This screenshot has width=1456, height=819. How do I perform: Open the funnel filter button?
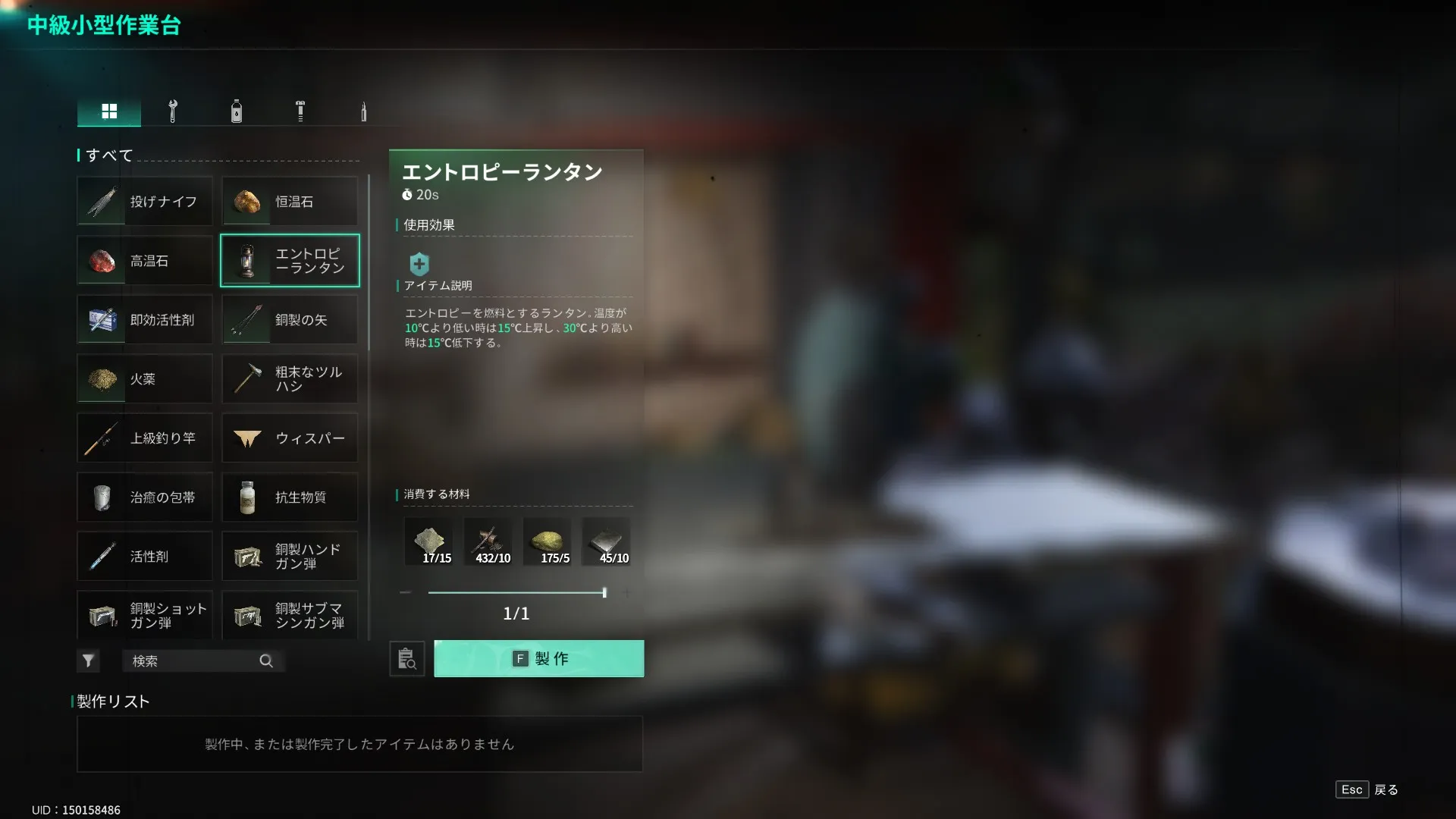[88, 661]
